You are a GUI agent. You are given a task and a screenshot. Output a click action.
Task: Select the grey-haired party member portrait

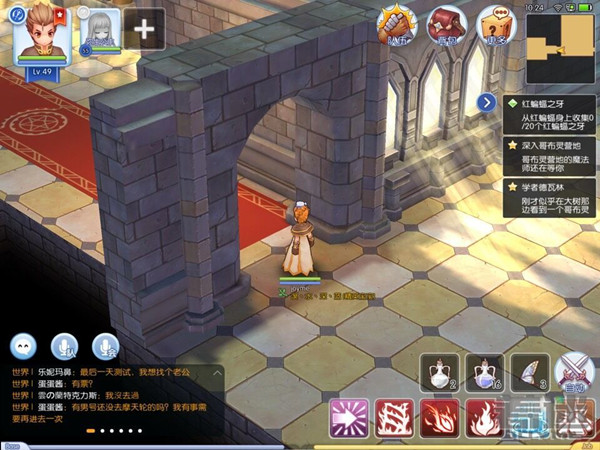(100, 29)
